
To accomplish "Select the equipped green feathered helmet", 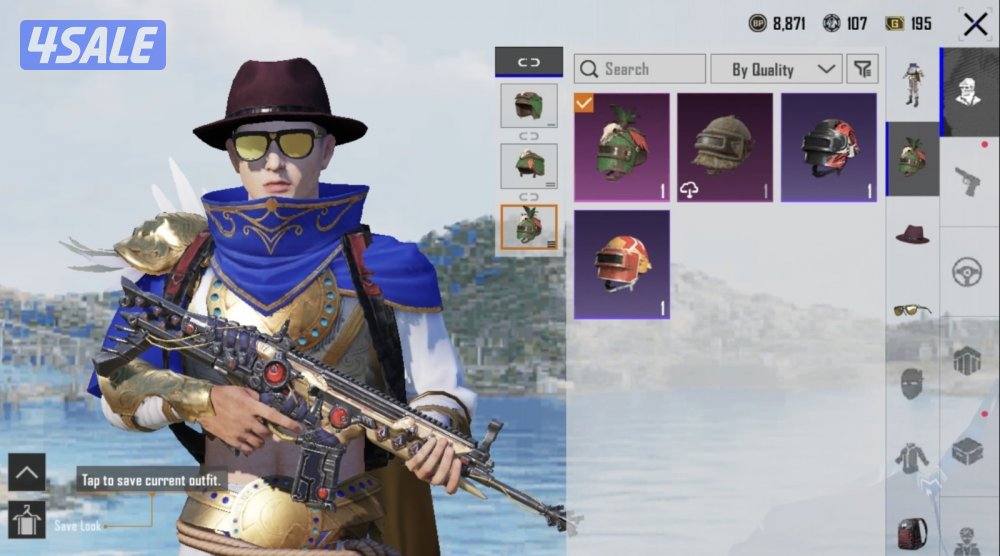I will click(x=621, y=148).
